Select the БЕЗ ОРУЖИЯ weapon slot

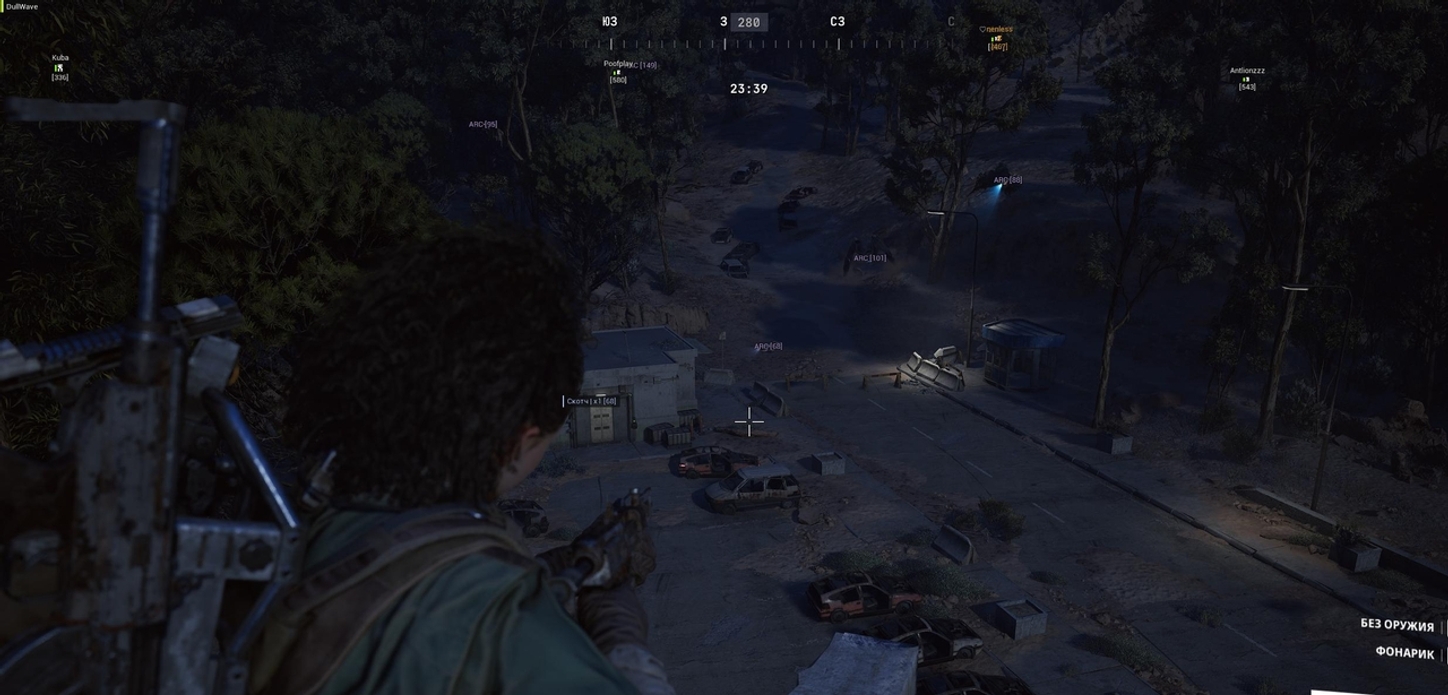point(1397,625)
